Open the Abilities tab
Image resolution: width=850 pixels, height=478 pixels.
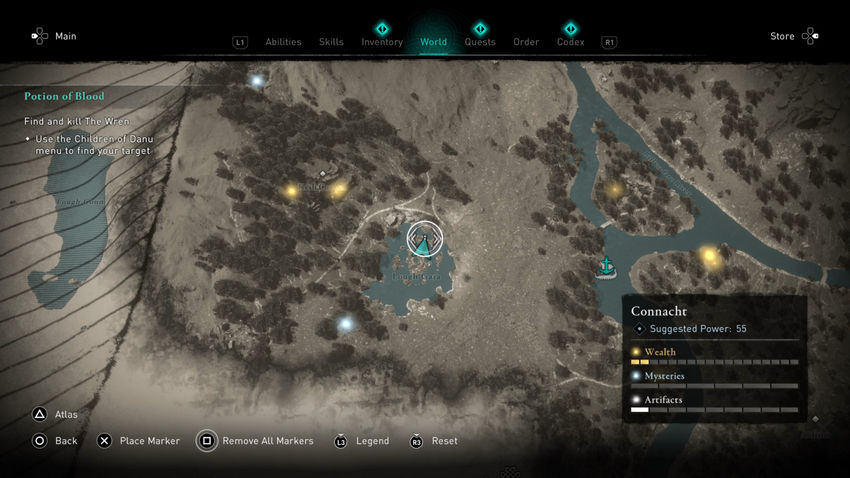coord(283,42)
